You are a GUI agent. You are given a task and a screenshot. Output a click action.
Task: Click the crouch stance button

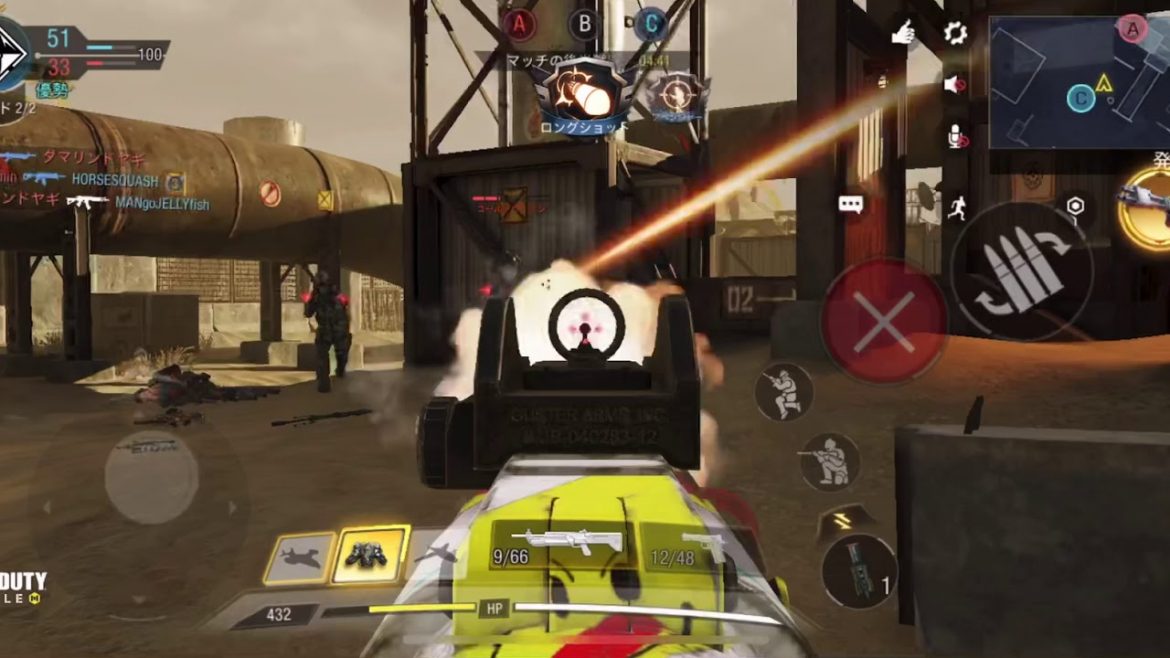coord(783,391)
